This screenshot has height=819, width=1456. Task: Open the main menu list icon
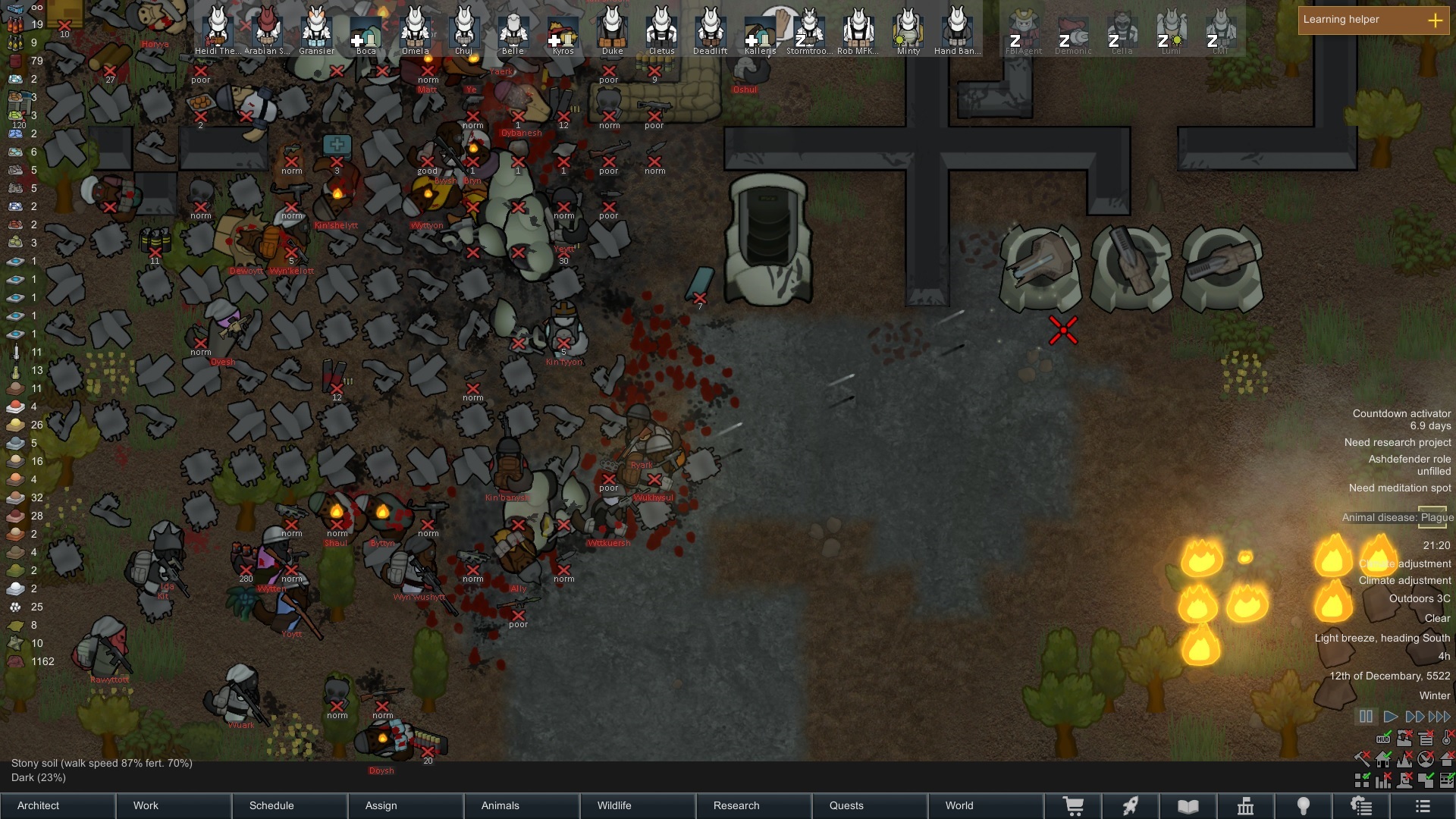point(1423,806)
